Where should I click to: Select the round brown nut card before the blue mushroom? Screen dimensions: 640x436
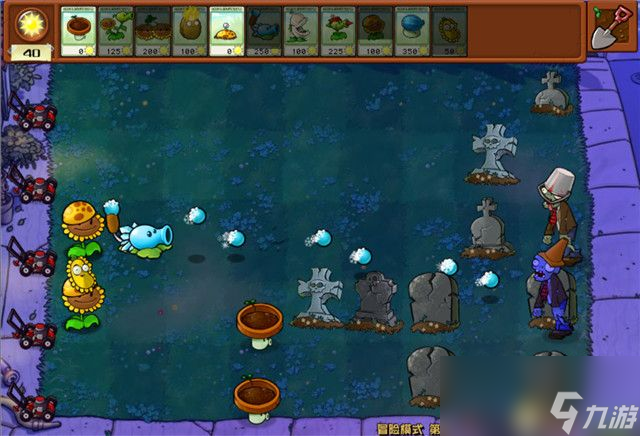374,31
